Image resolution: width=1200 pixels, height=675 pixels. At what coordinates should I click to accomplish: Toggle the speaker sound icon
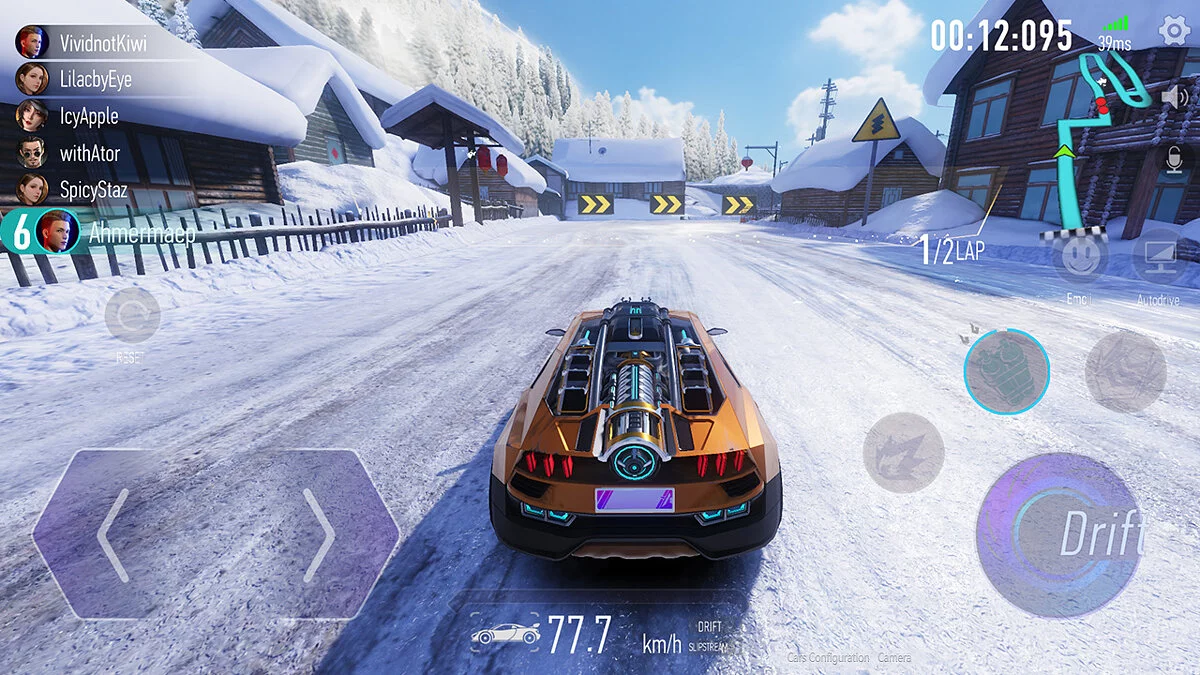click(x=1171, y=97)
